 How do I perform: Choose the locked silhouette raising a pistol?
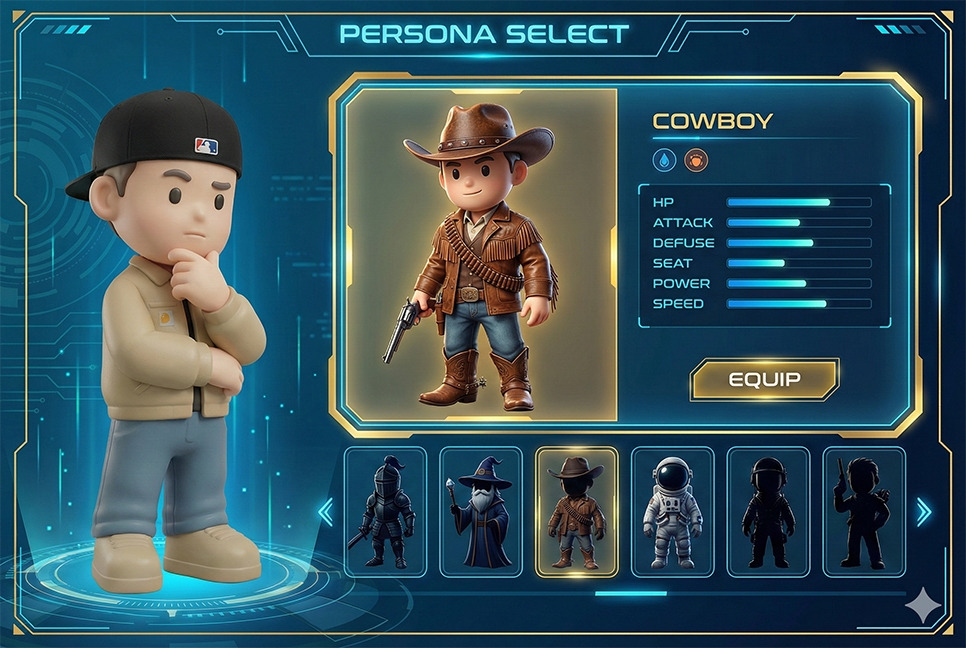(x=863, y=512)
